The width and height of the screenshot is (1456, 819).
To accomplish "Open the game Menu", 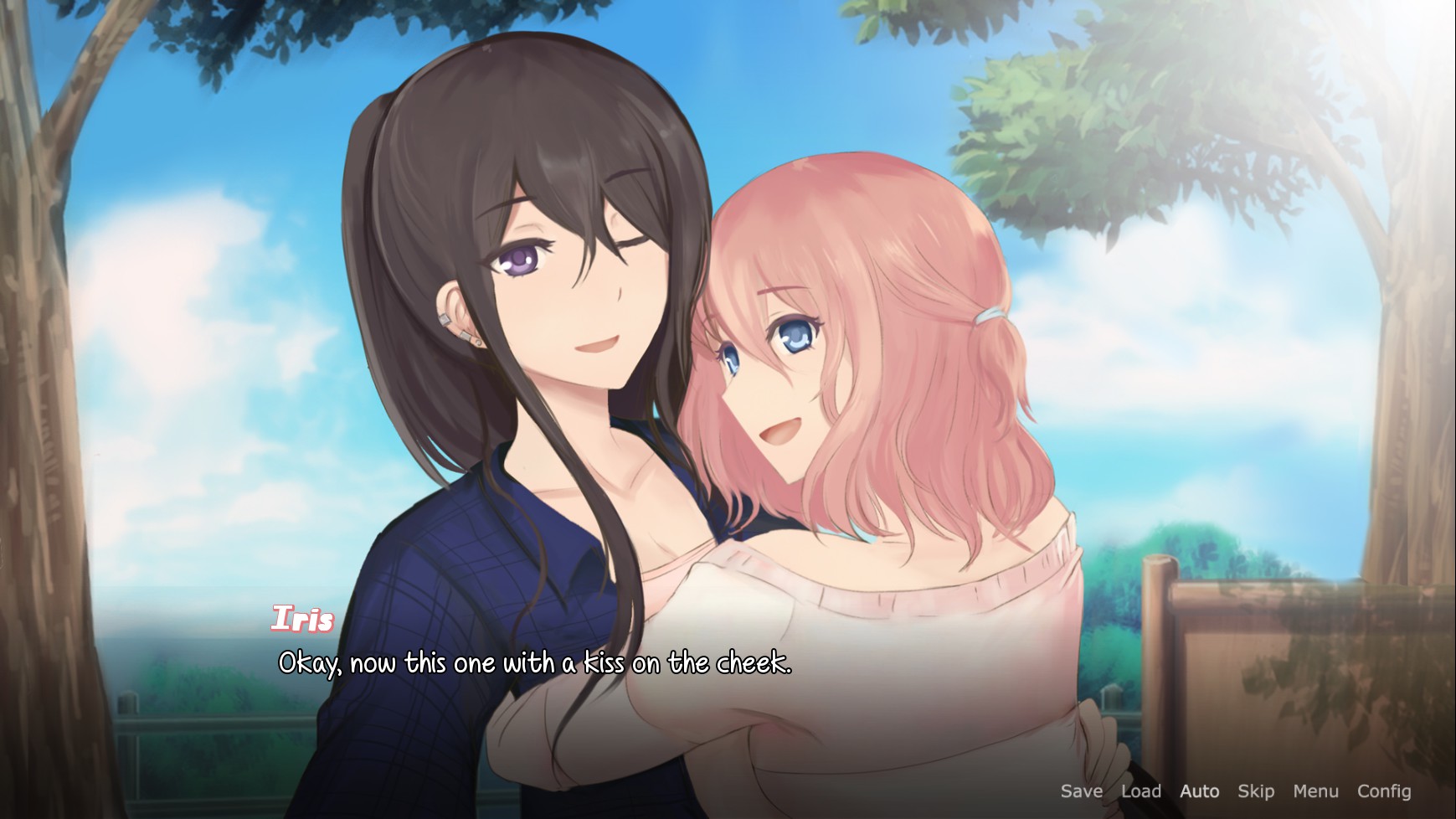I will click(x=1315, y=791).
